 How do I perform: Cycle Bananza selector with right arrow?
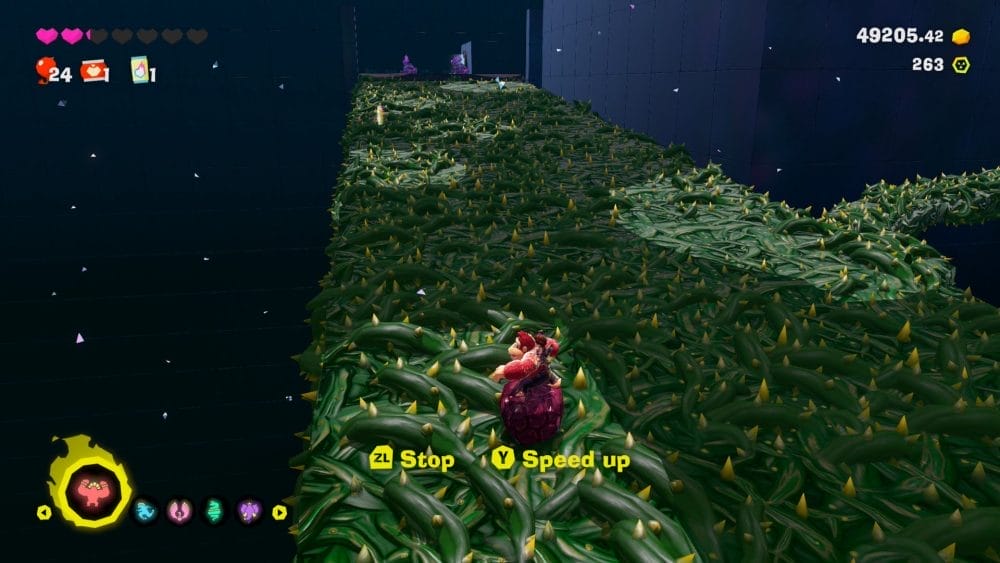click(x=279, y=512)
